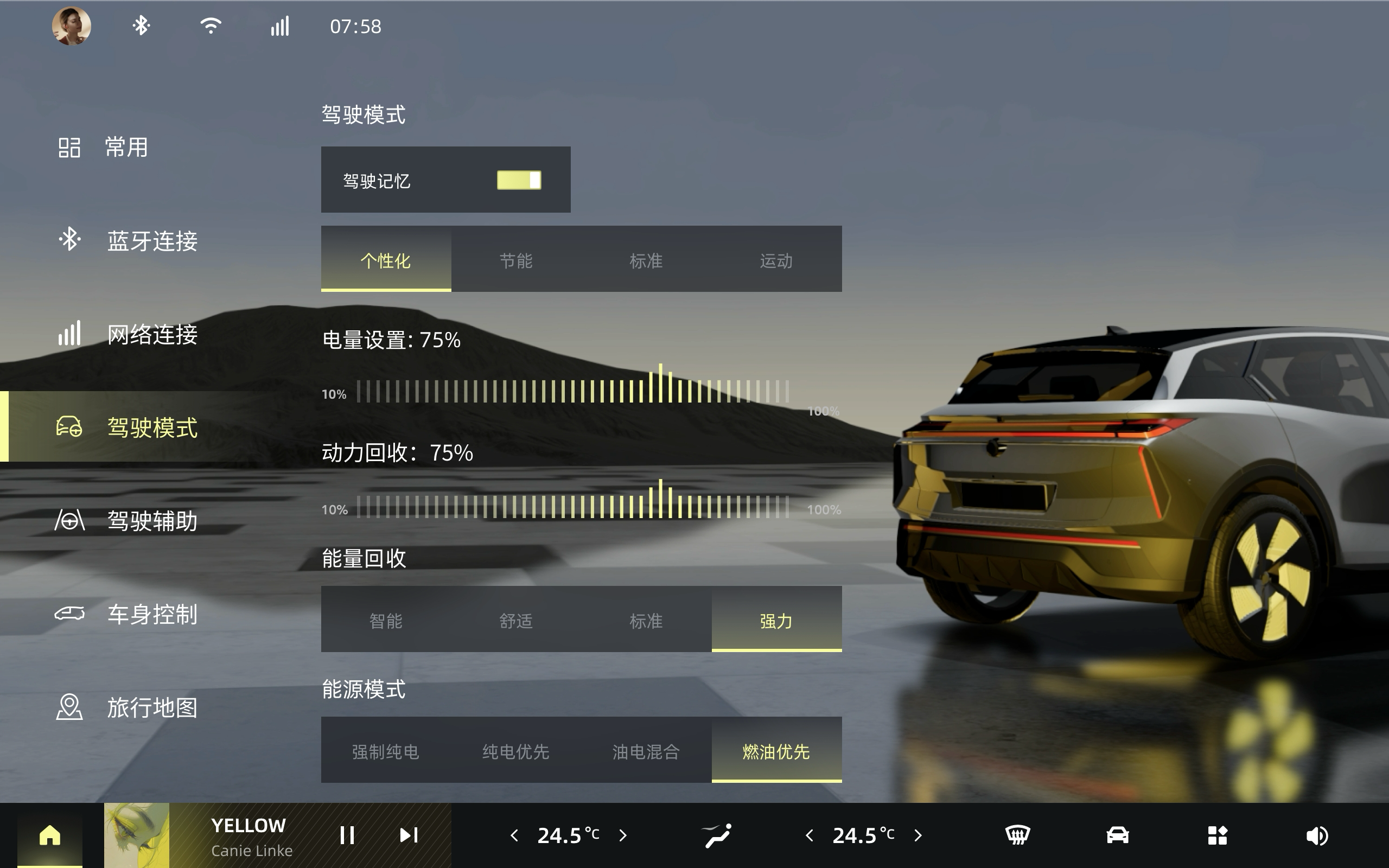Select 强力 energy recovery mode
Image resolution: width=1389 pixels, height=868 pixels.
pos(778,621)
